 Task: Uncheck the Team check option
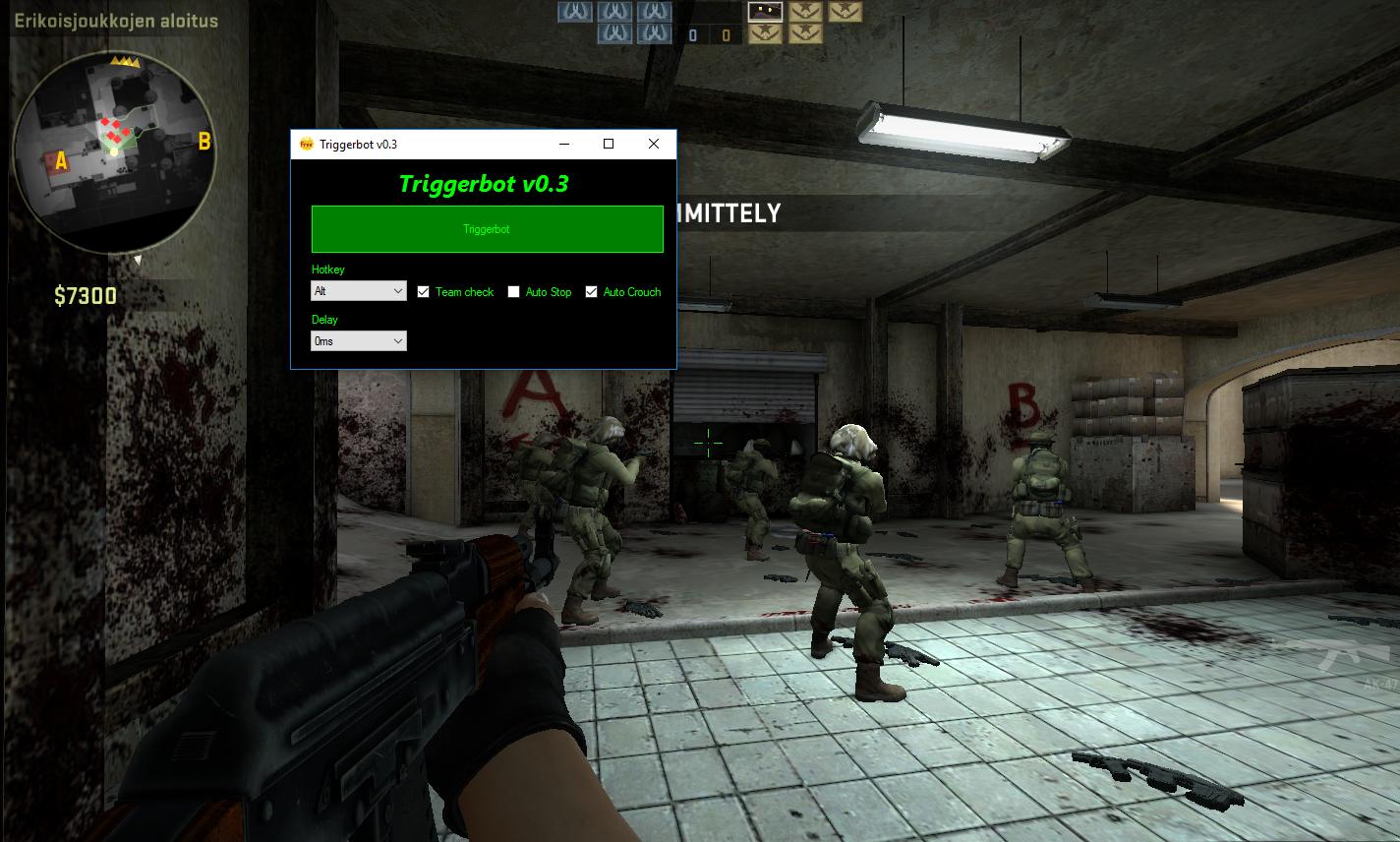pyautogui.click(x=424, y=291)
